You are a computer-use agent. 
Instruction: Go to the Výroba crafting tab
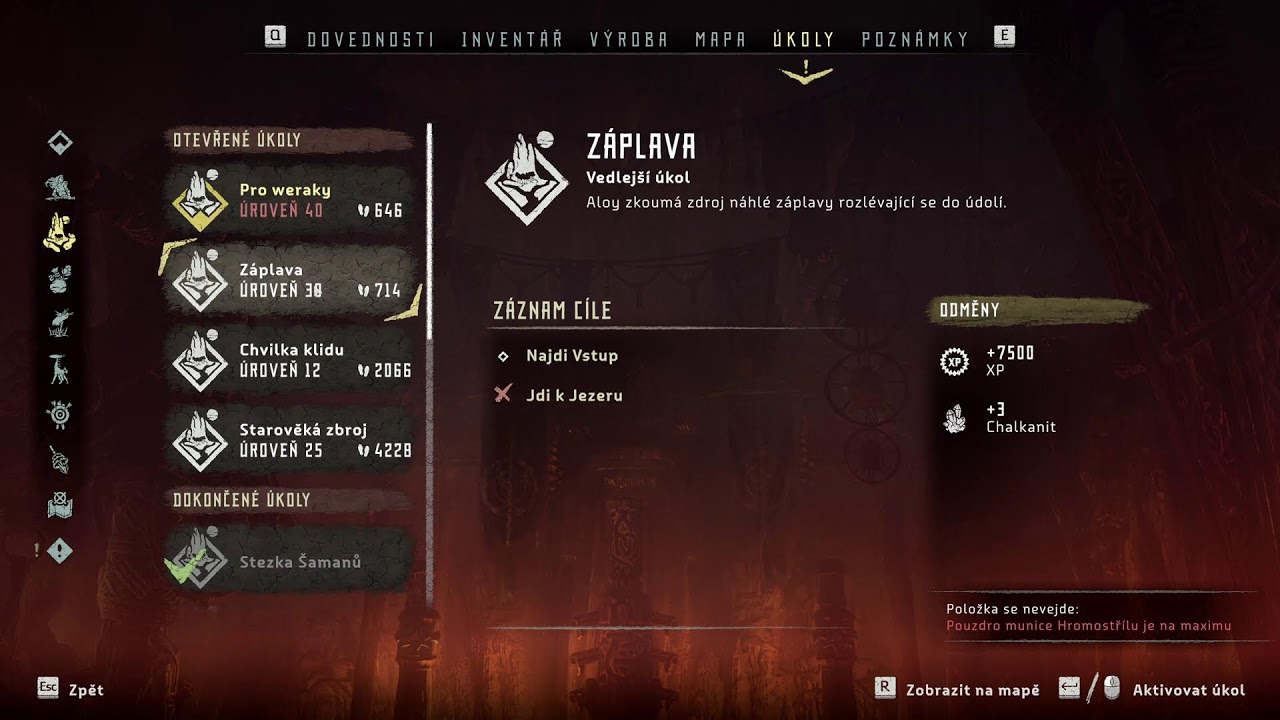pyautogui.click(x=629, y=40)
